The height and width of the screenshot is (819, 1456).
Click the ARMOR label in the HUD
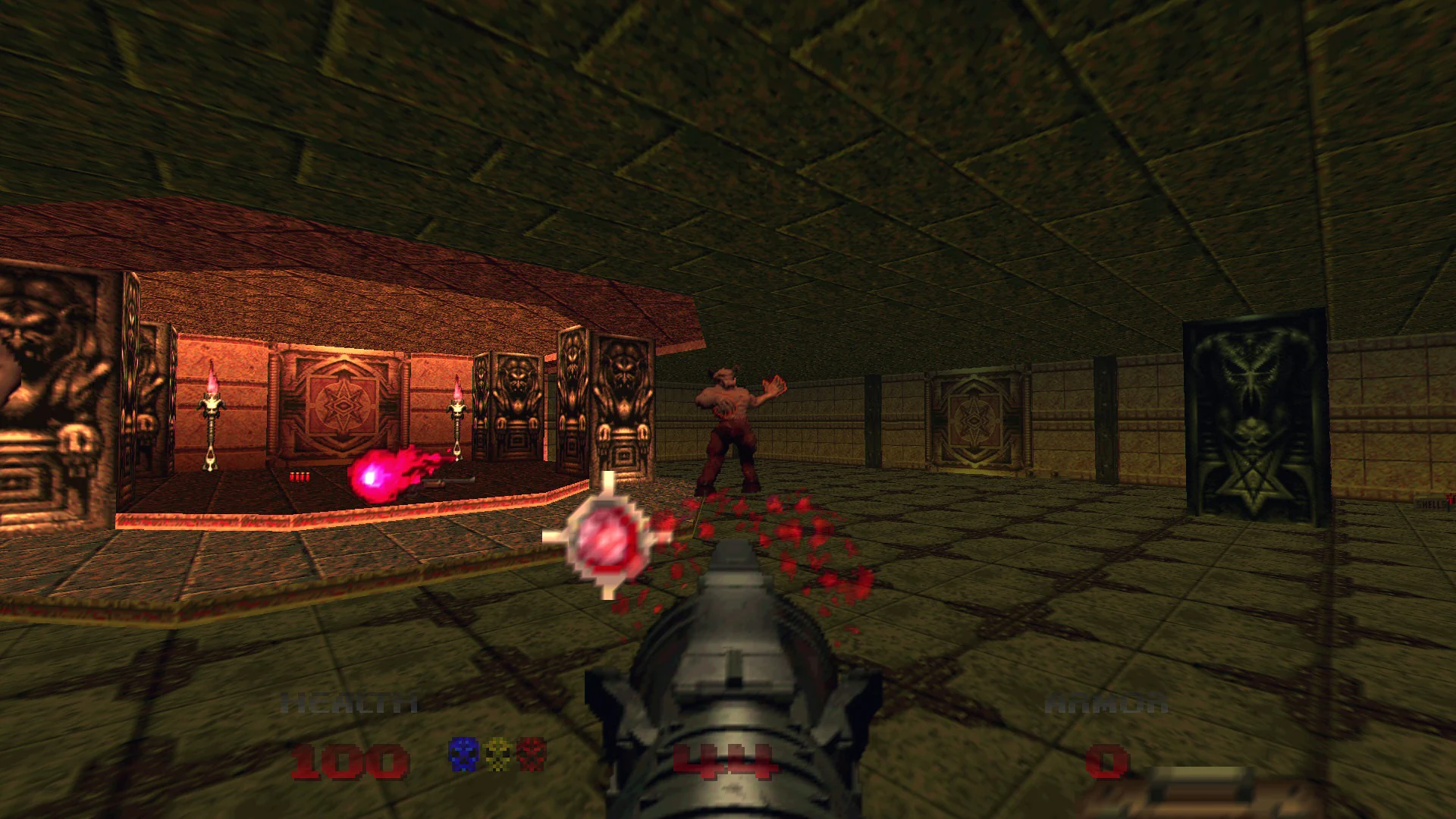click(1107, 701)
